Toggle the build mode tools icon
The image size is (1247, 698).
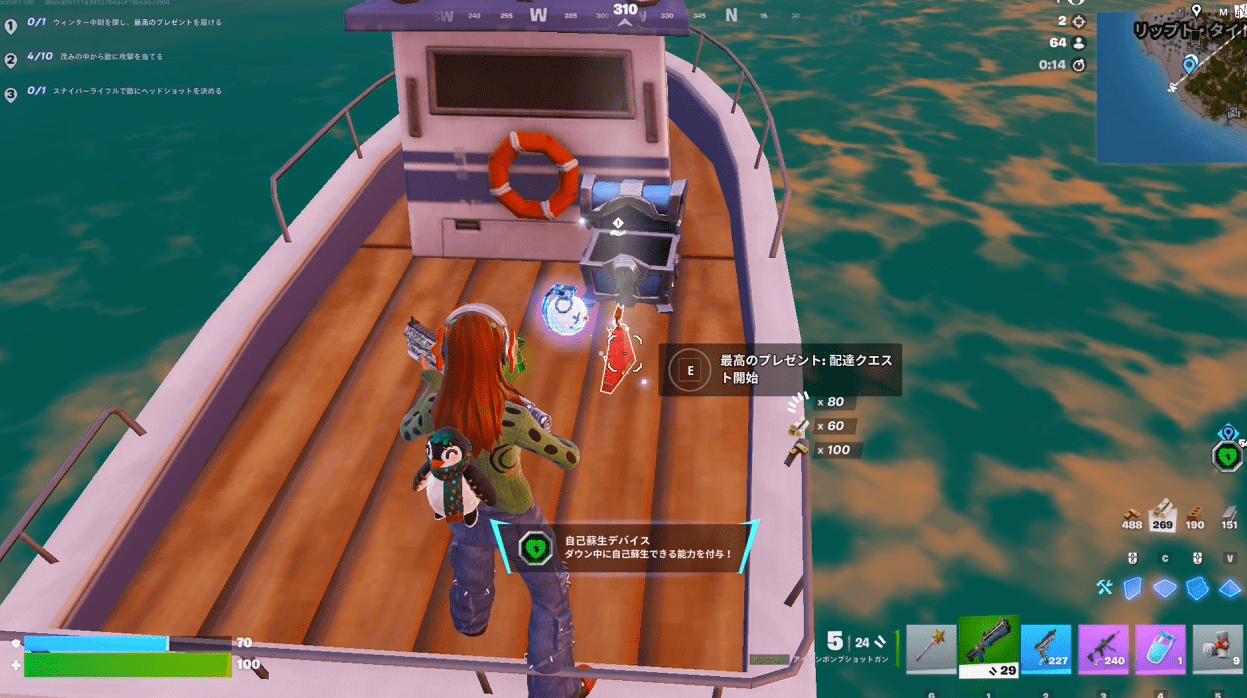point(1104,588)
